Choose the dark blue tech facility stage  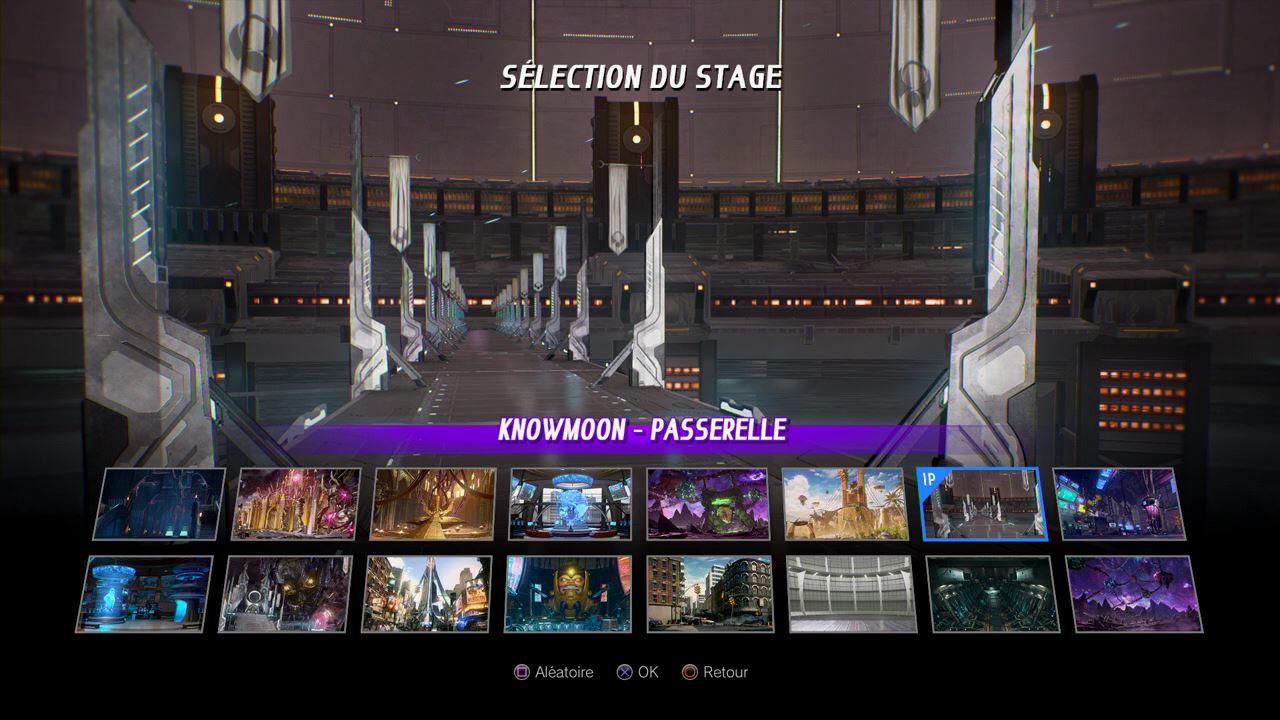(160, 504)
